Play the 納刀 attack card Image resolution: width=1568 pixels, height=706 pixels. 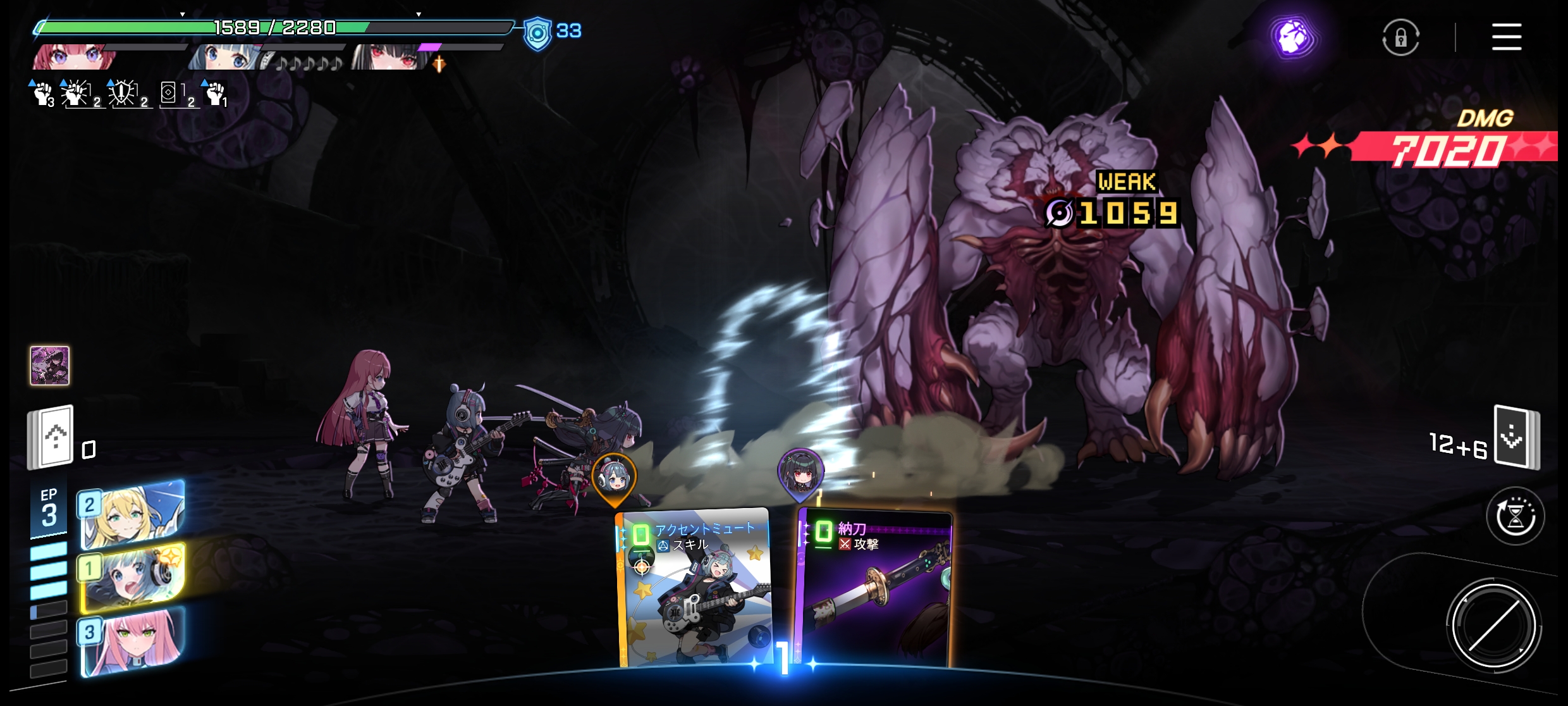(x=874, y=588)
